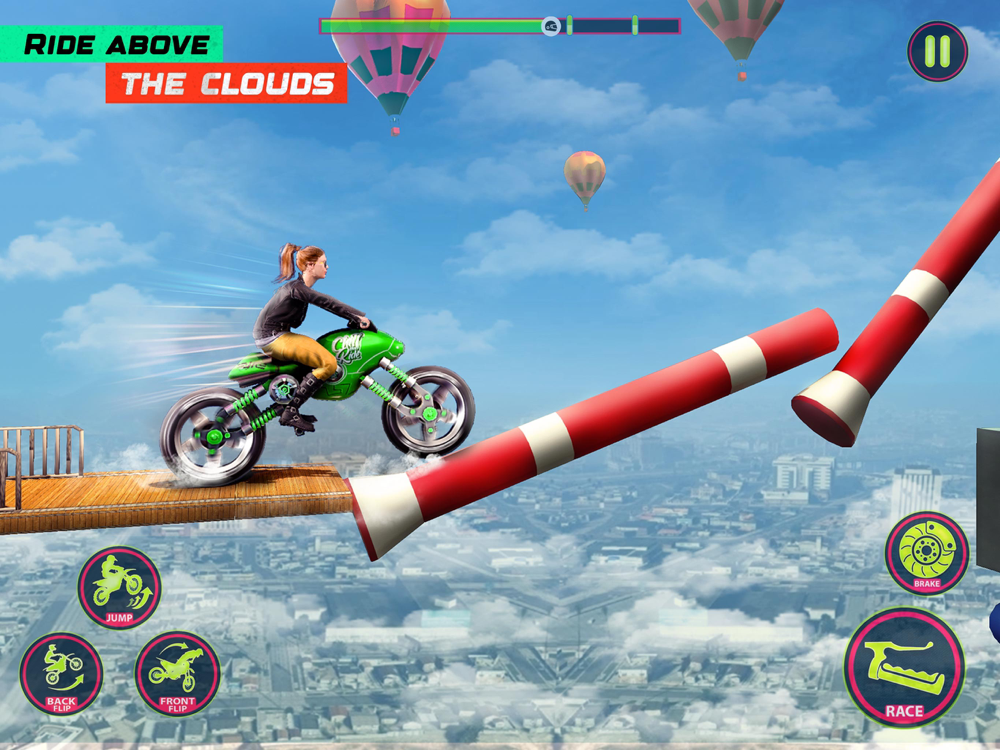Image resolution: width=1000 pixels, height=750 pixels.
Task: Accelerate with the Race pedal button
Action: [x=903, y=667]
